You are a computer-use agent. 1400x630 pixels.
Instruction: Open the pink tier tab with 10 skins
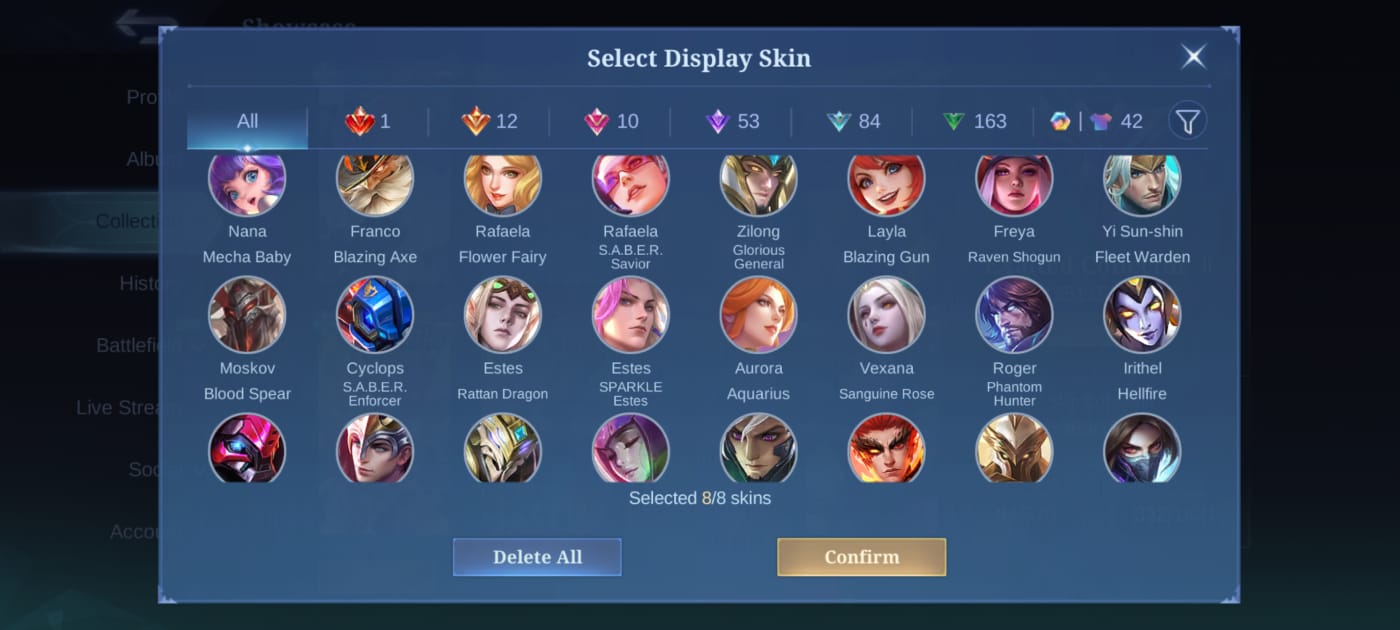coord(610,122)
